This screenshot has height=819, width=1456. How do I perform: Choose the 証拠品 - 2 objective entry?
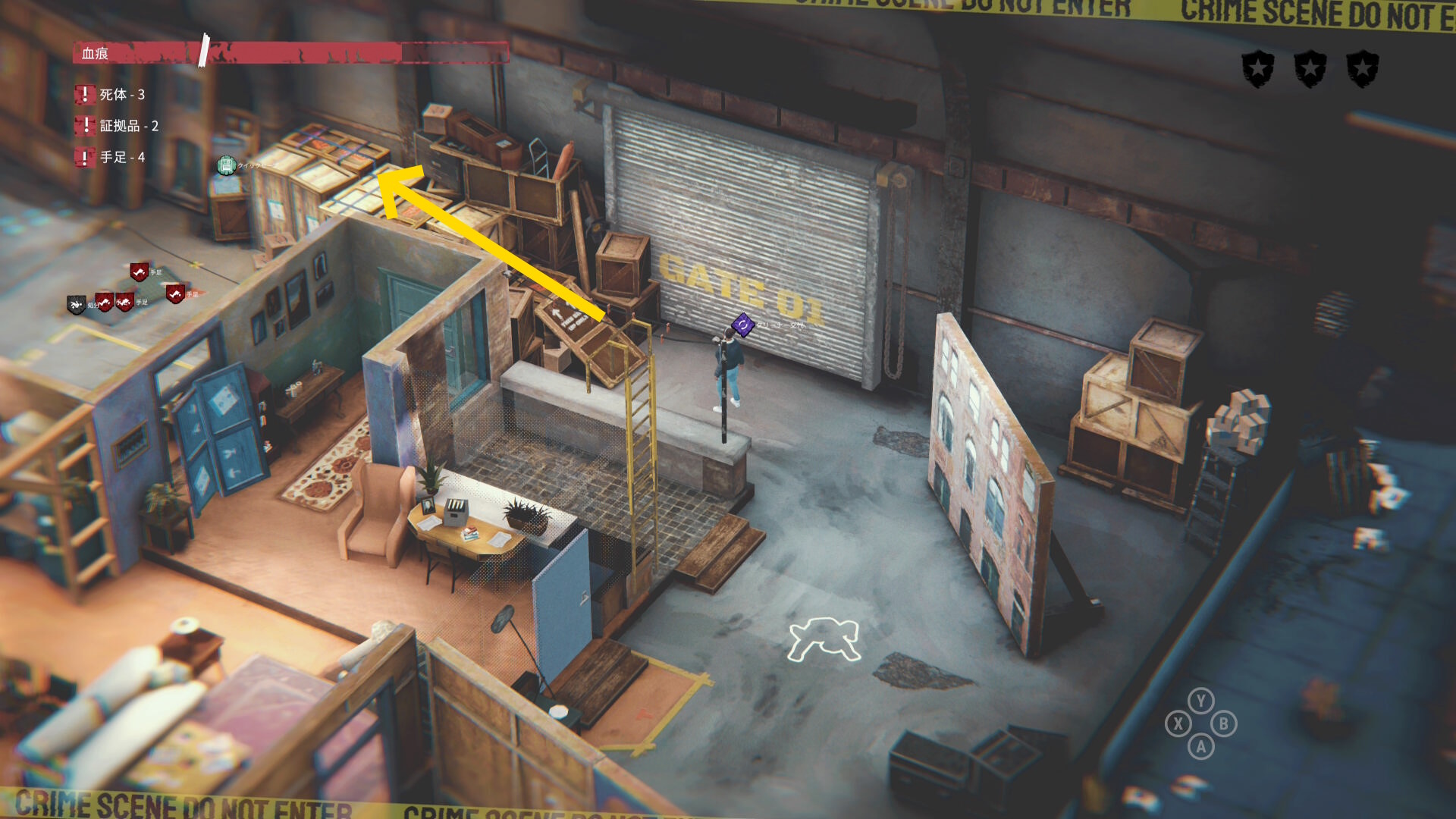pos(118,126)
